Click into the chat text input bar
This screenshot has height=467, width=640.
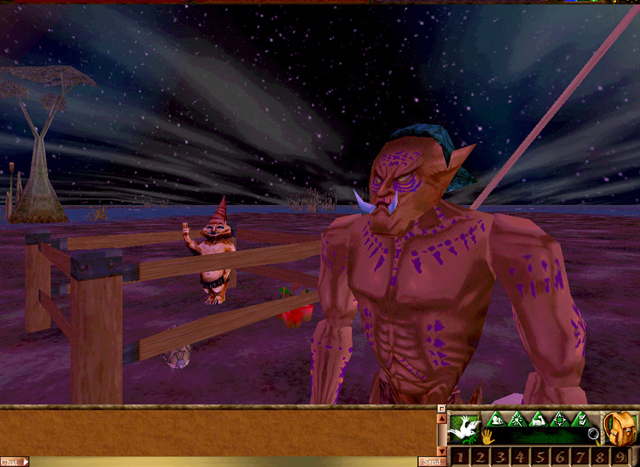click(x=220, y=461)
